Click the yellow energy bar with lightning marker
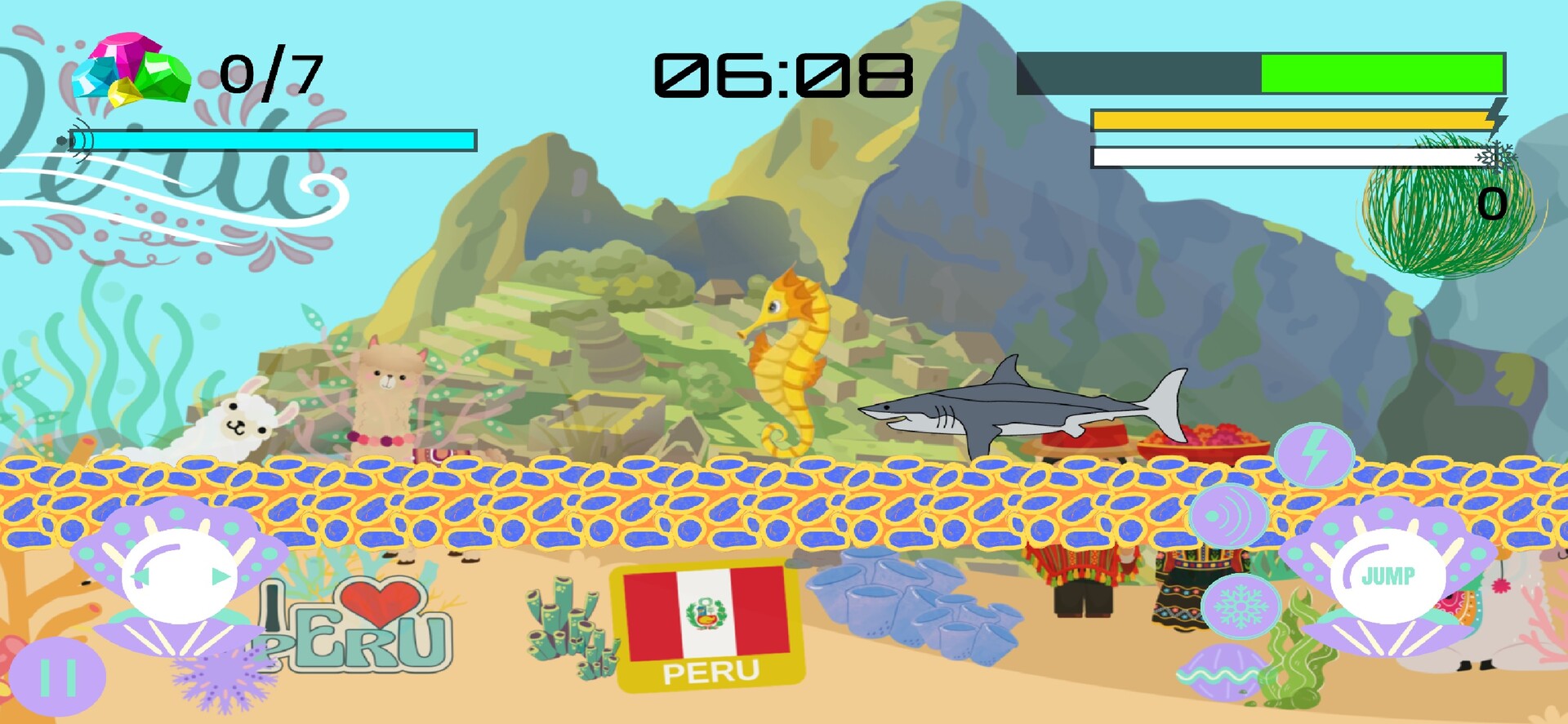The image size is (1568, 724). (x=1290, y=118)
